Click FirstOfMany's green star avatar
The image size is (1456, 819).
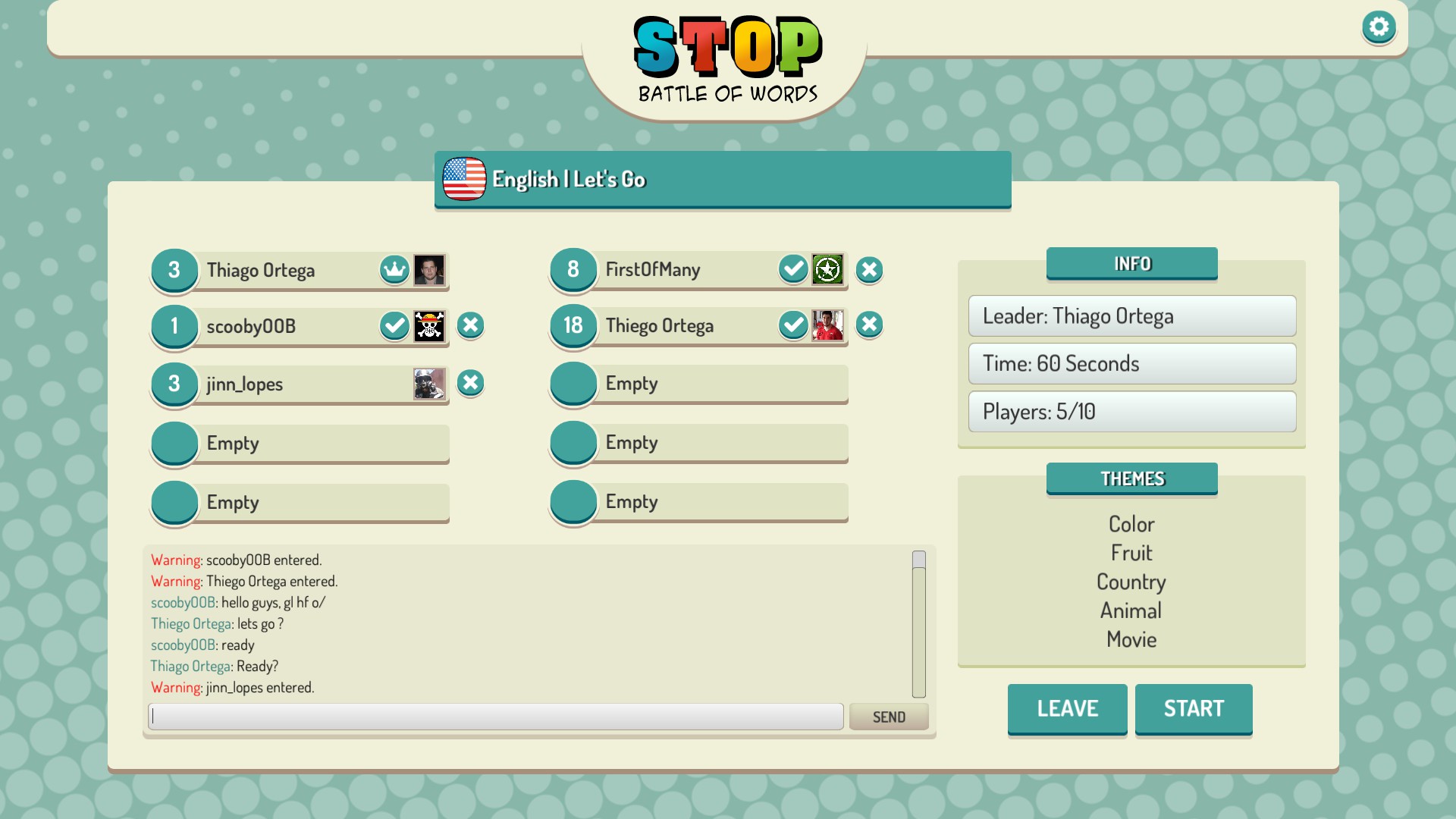(829, 269)
